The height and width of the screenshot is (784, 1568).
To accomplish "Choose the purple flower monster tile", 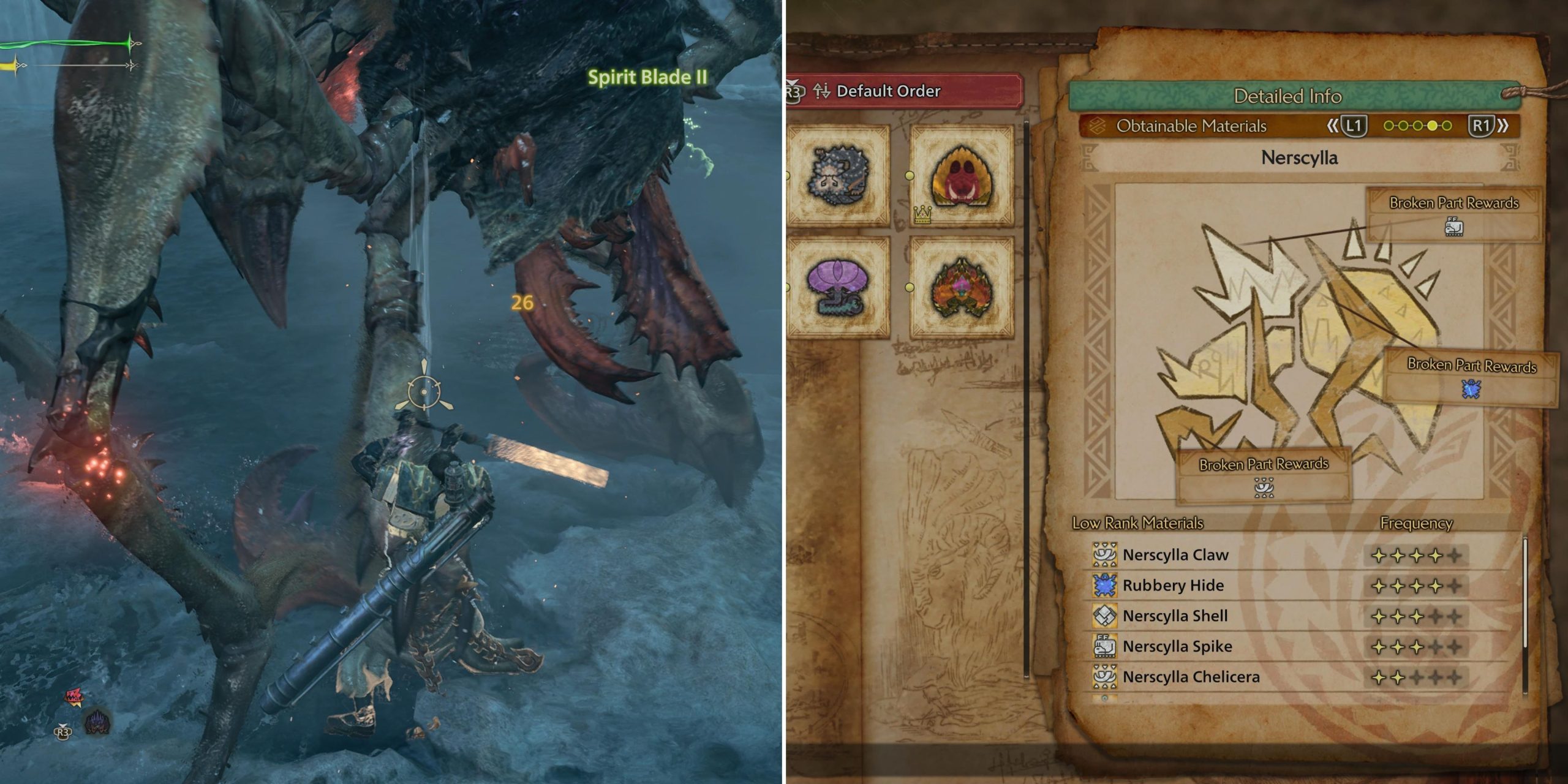I will click(838, 287).
